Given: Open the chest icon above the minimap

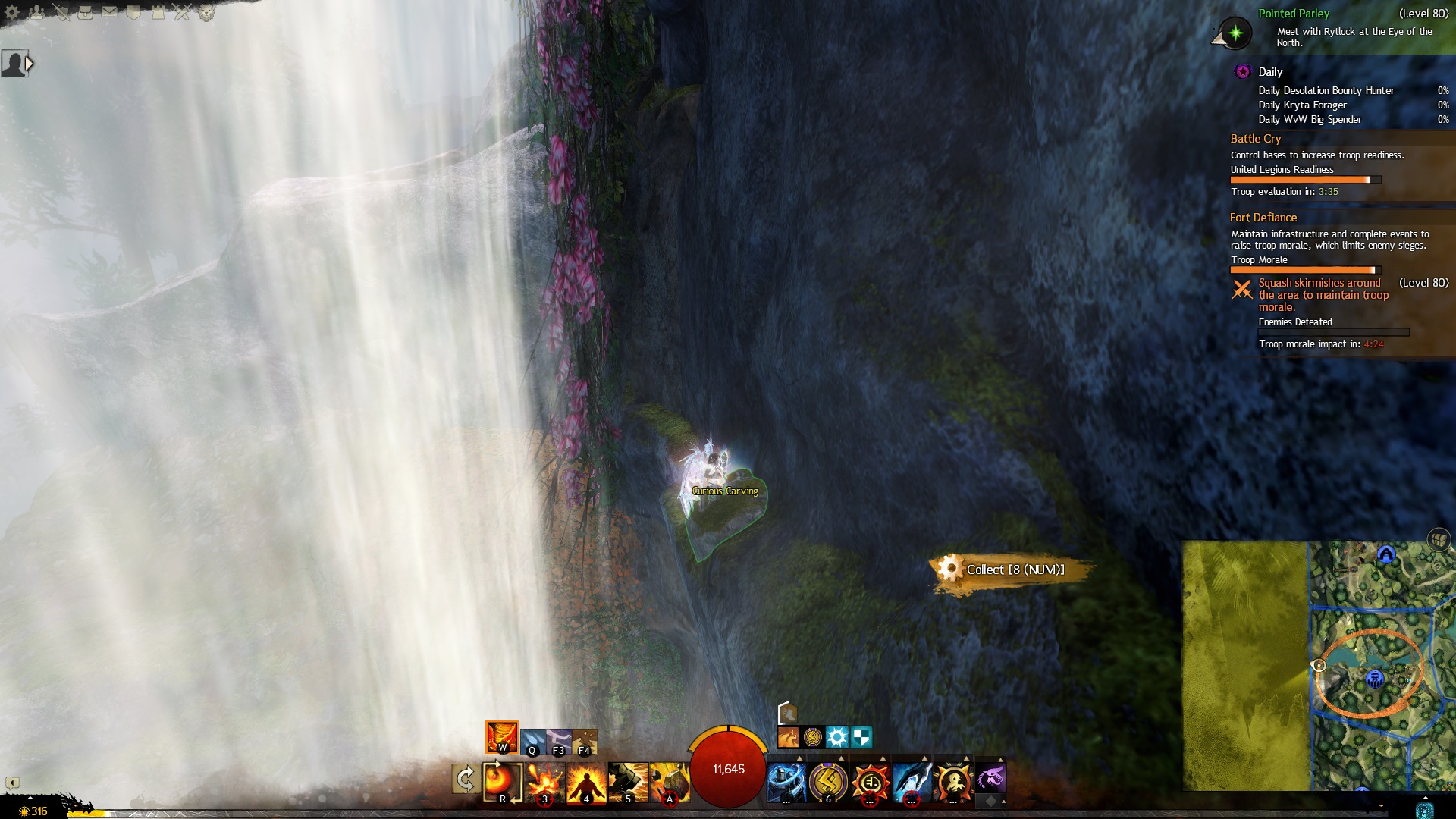Looking at the screenshot, I should [1438, 540].
